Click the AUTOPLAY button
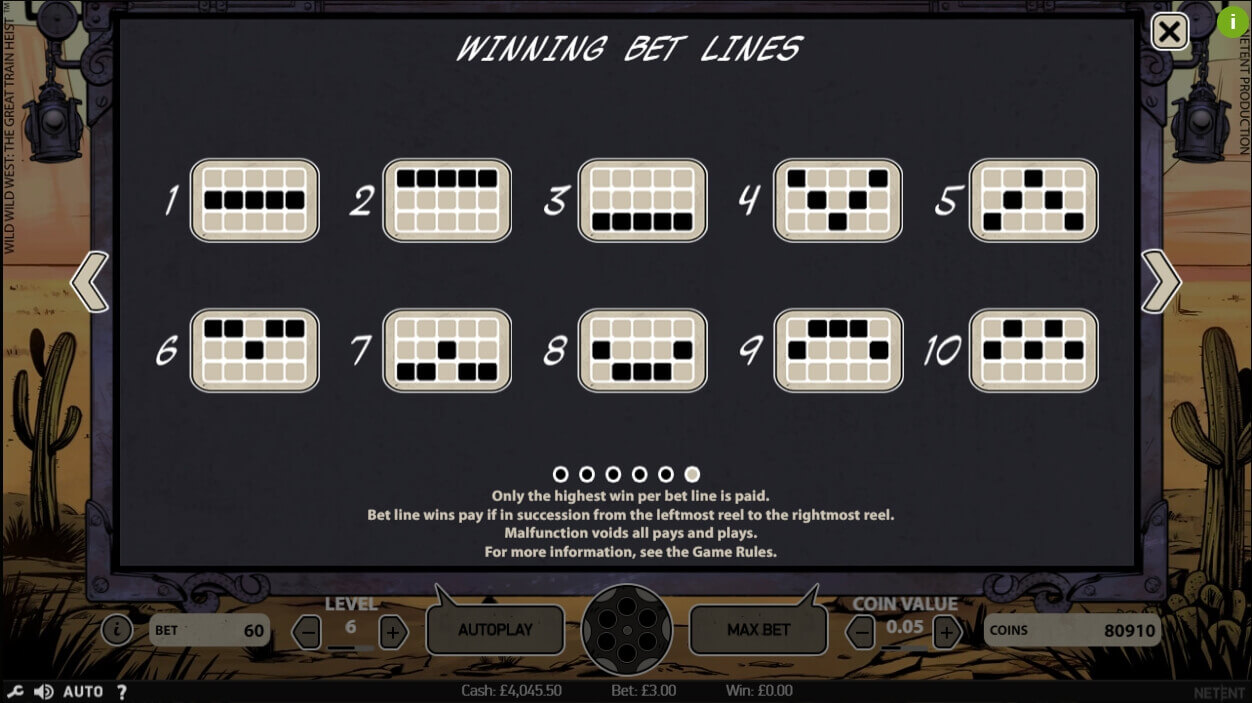This screenshot has height=703, width=1252. (x=495, y=630)
